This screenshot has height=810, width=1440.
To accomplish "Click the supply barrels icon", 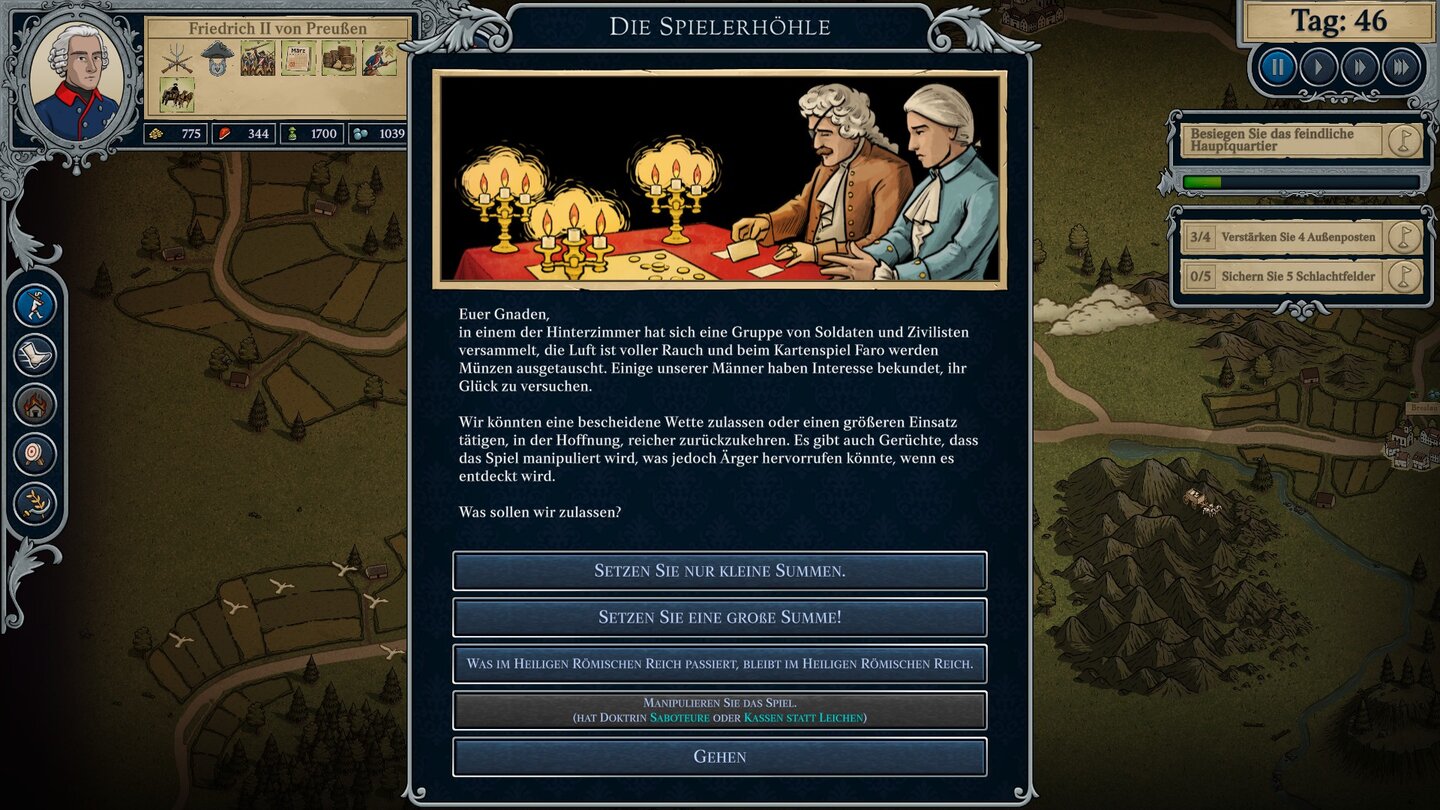I will coord(338,60).
